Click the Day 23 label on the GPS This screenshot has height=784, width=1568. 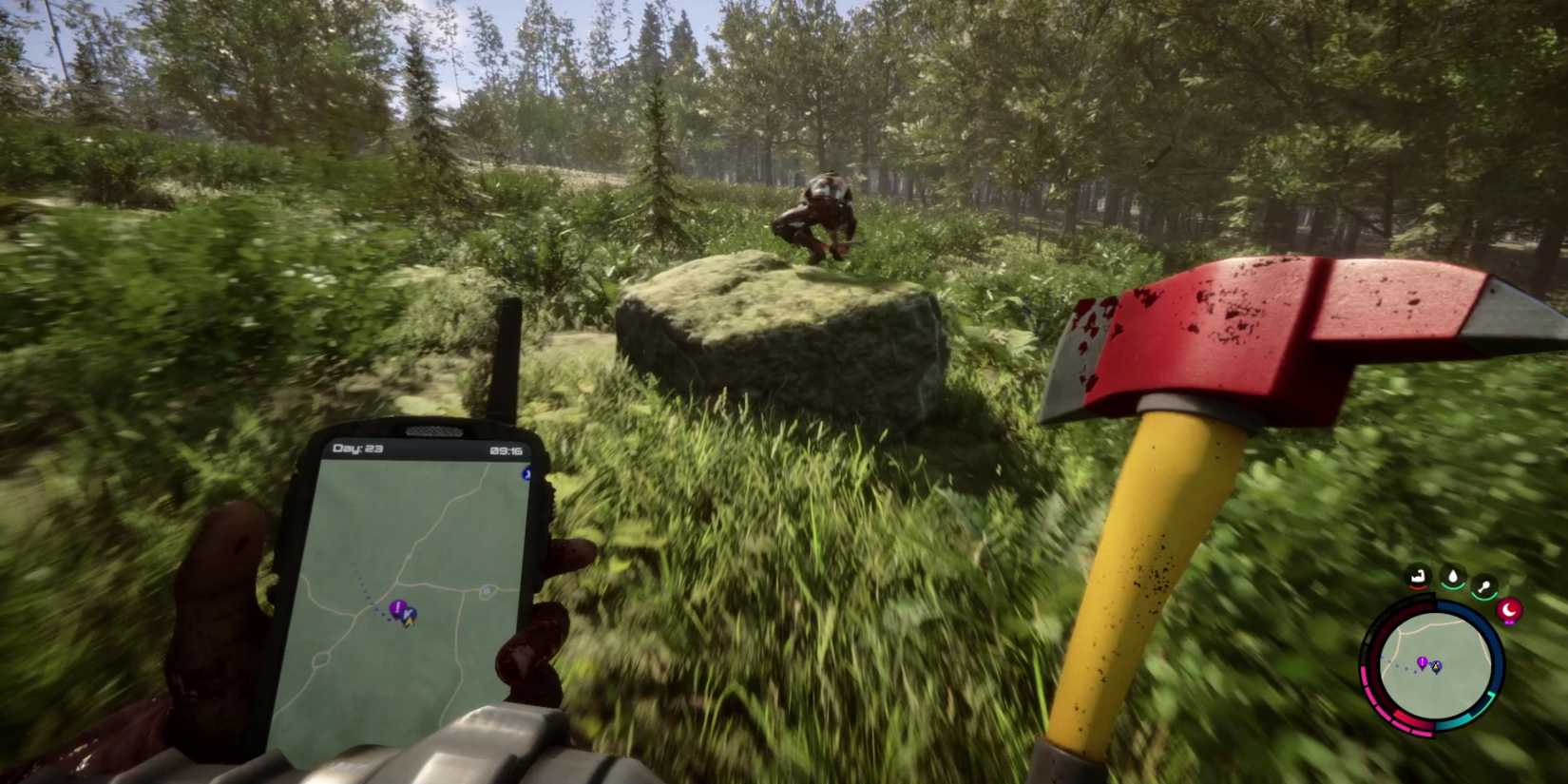pos(359,448)
